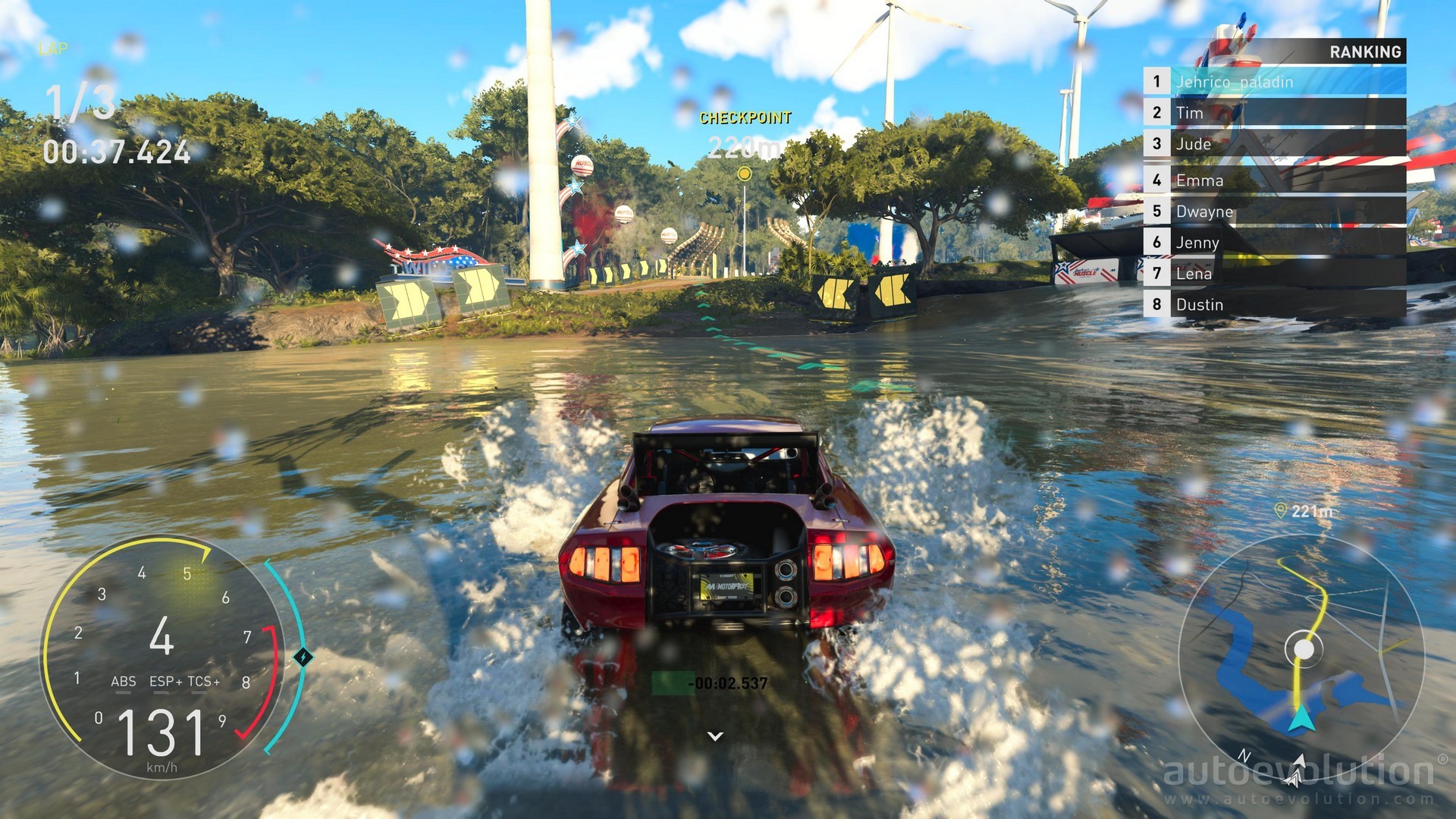Click the player arrow on the minimap
The height and width of the screenshot is (819, 1456).
point(1301,718)
